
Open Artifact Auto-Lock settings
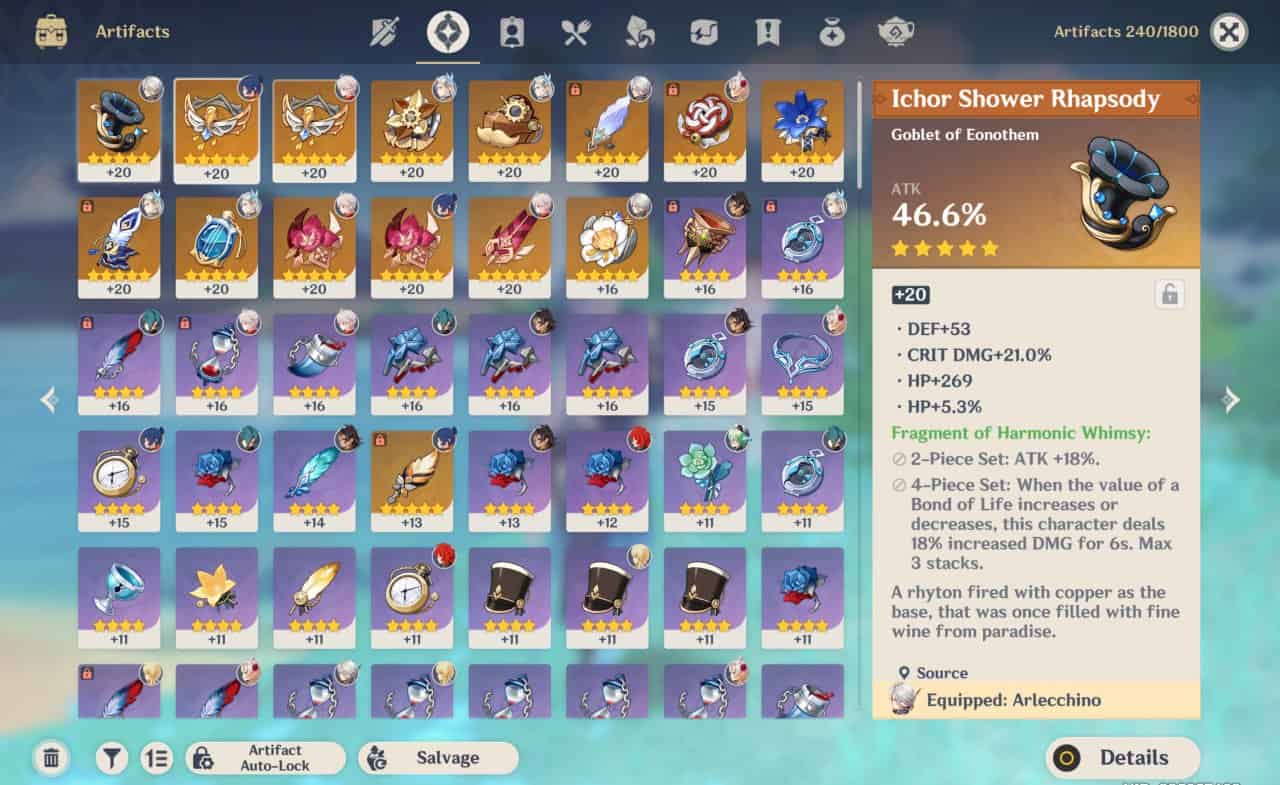(265, 758)
